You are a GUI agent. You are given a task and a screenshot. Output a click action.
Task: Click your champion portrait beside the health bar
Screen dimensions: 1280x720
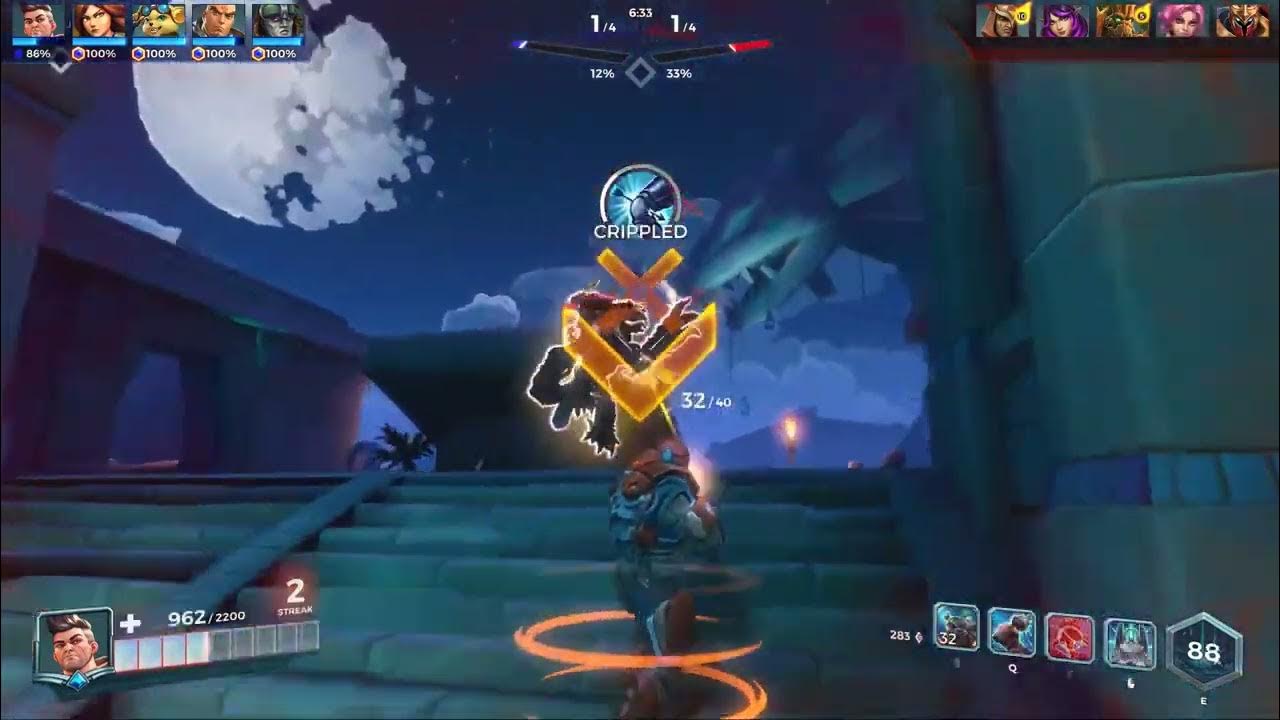click(x=73, y=643)
